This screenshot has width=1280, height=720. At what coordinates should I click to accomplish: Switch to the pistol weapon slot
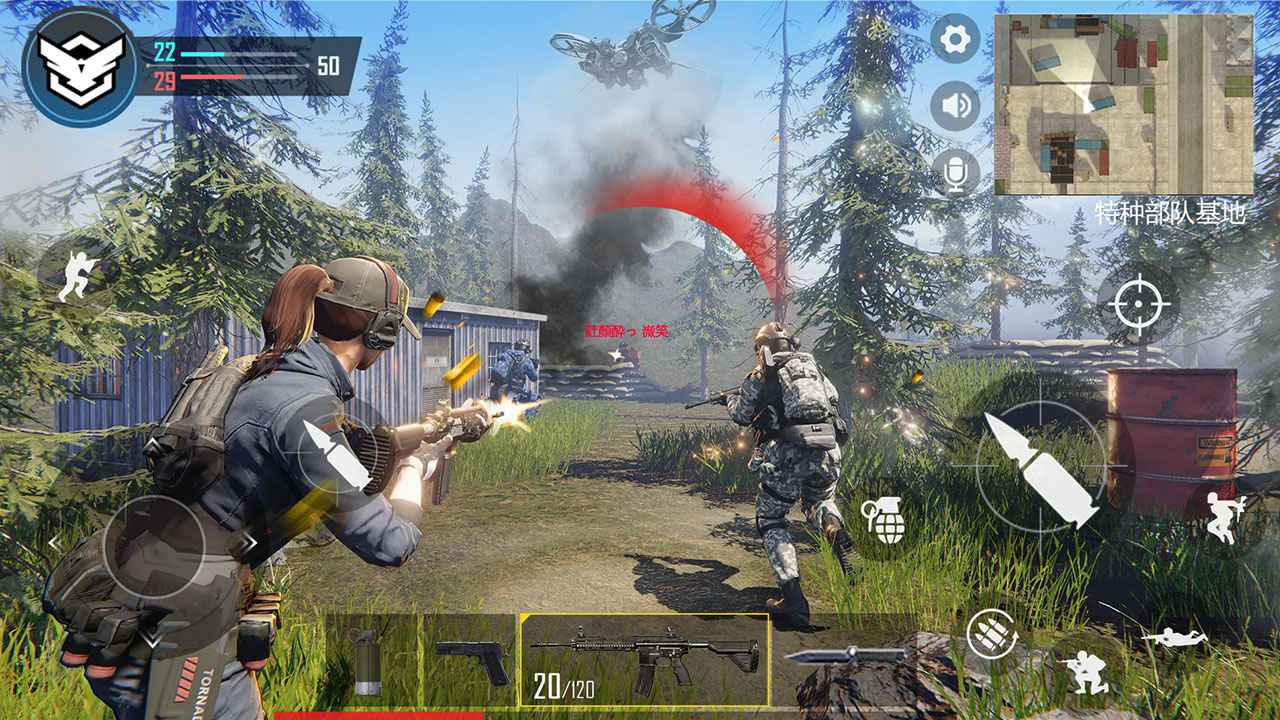471,660
